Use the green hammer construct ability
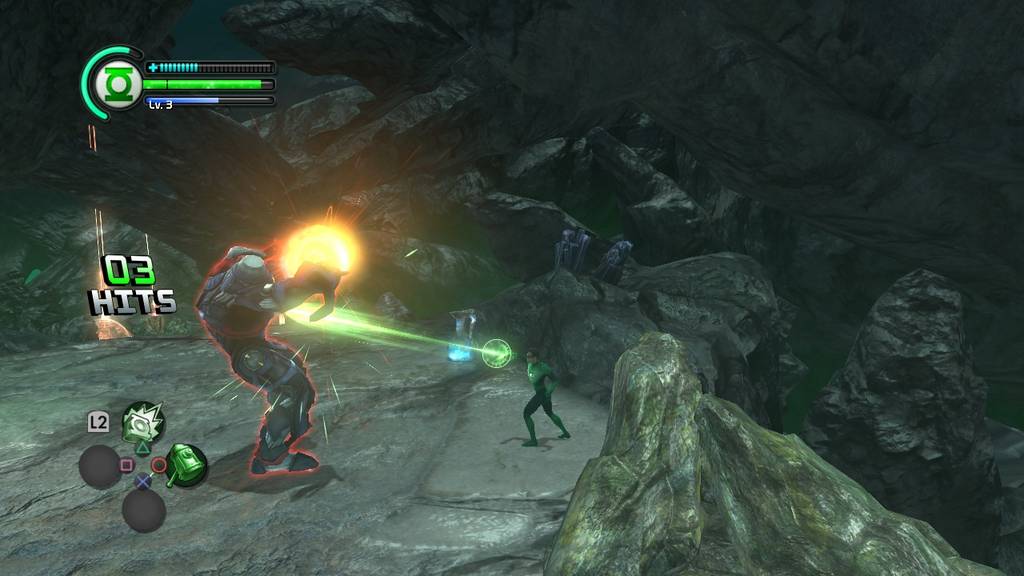This screenshot has height=576, width=1024. [187, 465]
